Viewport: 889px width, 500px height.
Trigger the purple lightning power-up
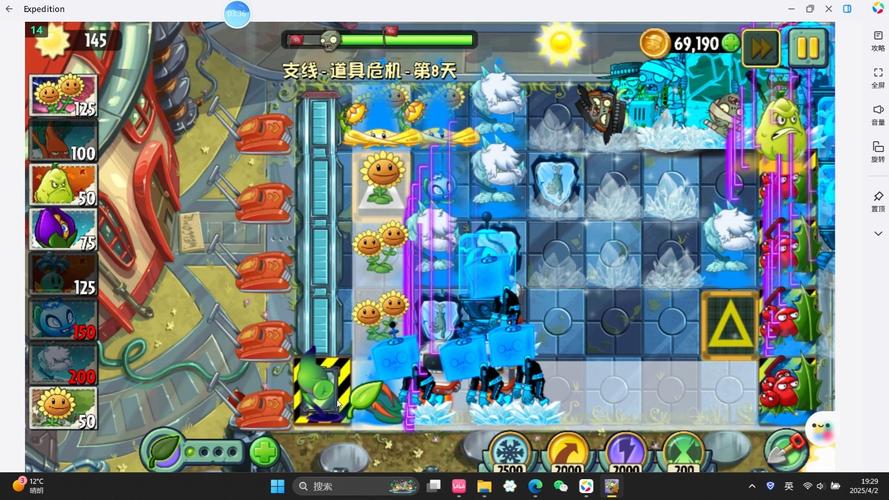tap(626, 451)
